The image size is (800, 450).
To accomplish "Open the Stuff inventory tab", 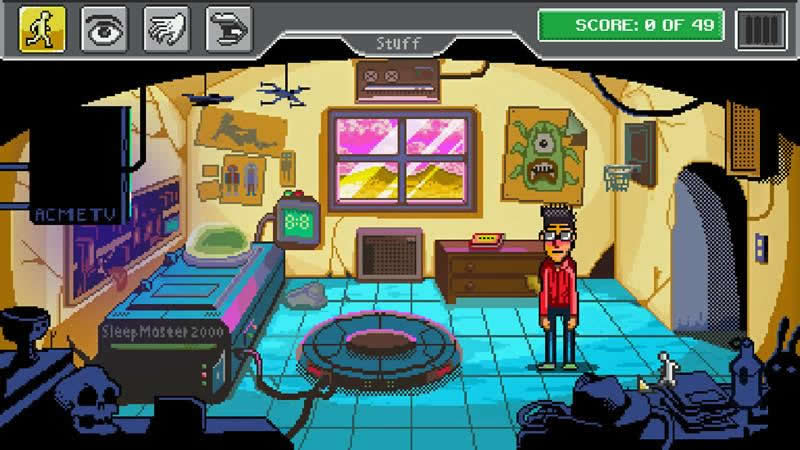I will pyautogui.click(x=399, y=43).
